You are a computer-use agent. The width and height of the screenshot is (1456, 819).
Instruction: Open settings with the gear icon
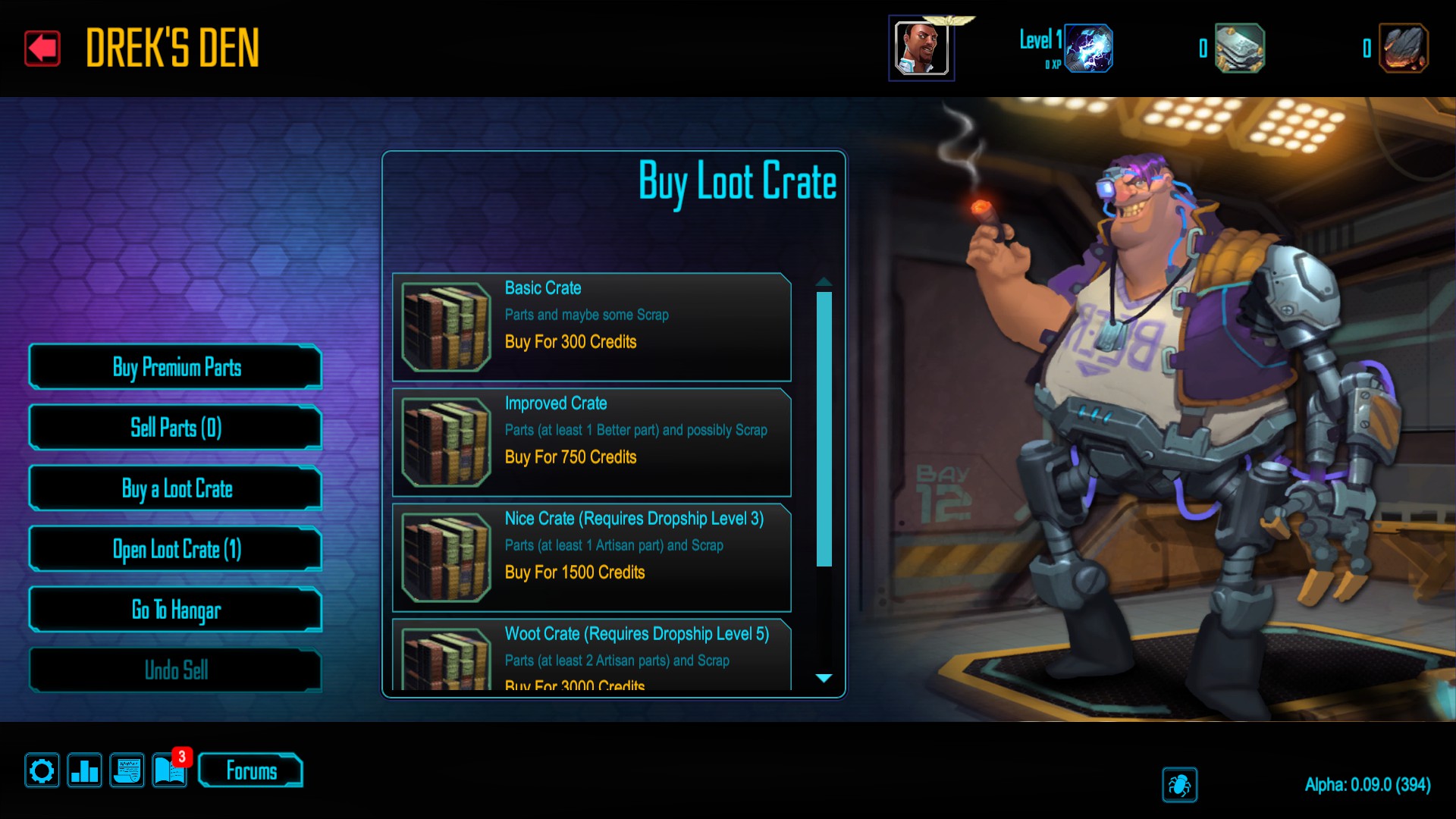click(42, 771)
